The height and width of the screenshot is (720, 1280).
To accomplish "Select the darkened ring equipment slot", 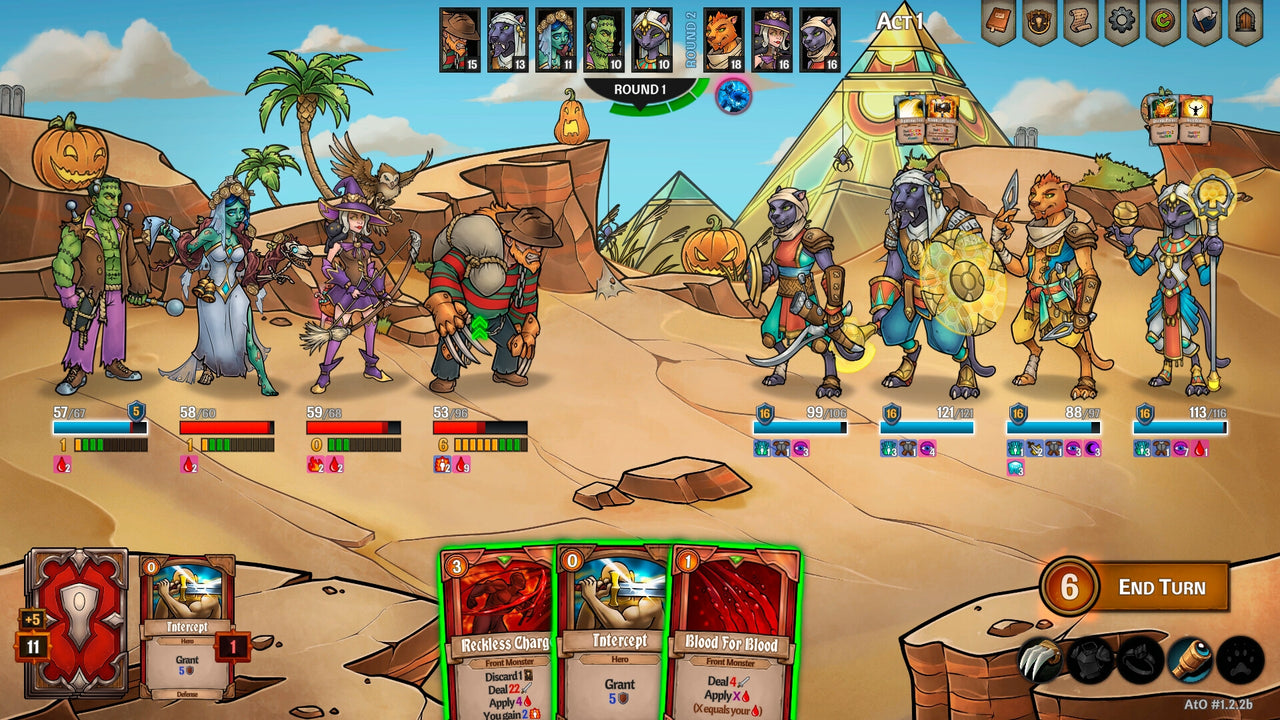I will [1140, 660].
